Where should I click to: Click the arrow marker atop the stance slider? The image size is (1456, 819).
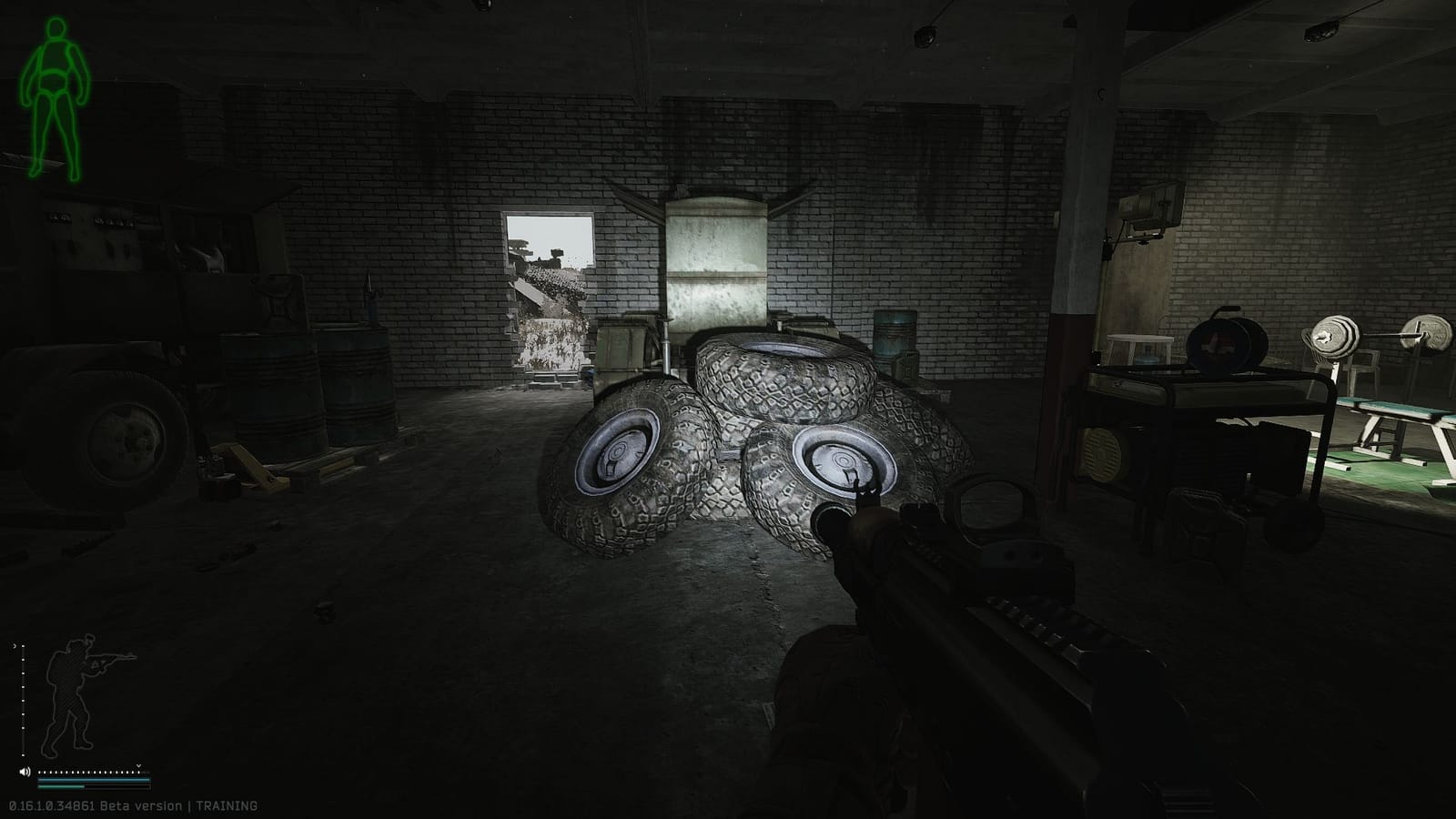point(15,646)
